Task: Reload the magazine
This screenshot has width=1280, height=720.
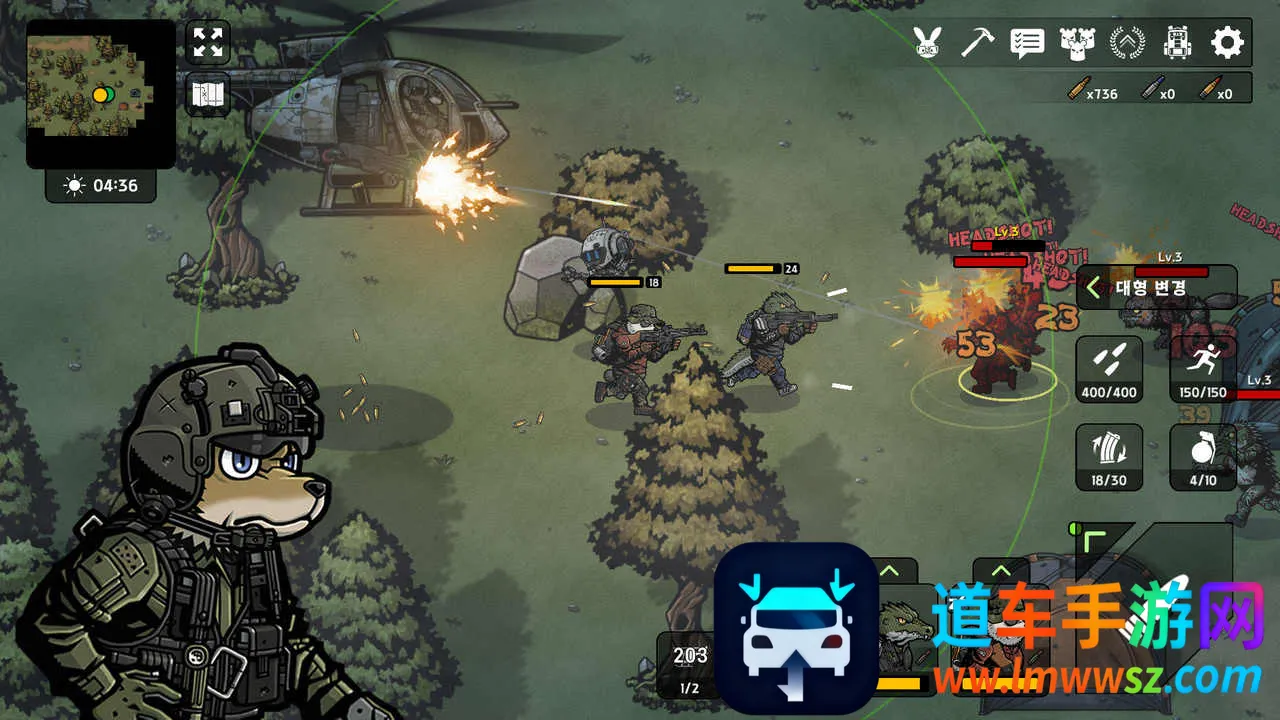Action: (1109, 457)
